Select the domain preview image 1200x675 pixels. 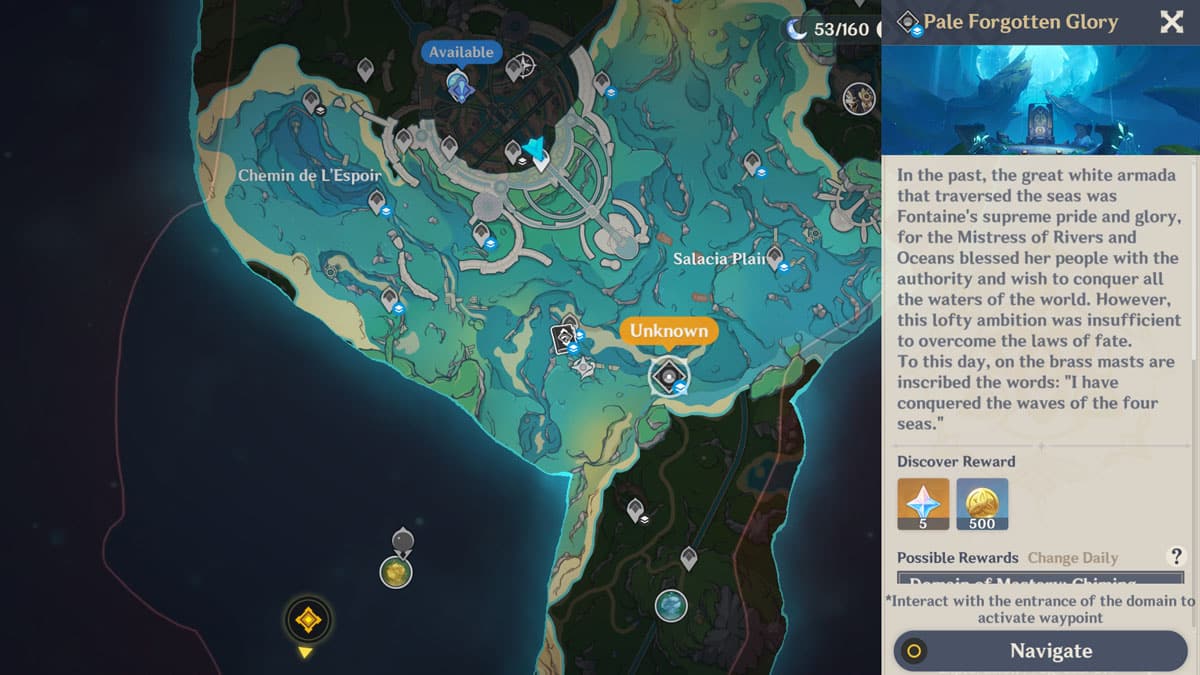click(1040, 100)
